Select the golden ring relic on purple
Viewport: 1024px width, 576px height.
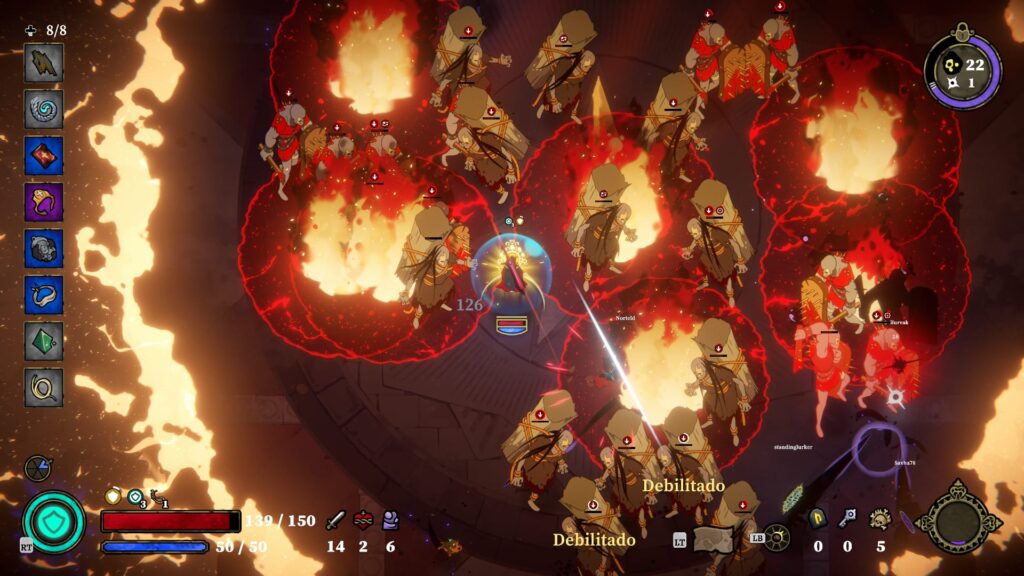(44, 201)
